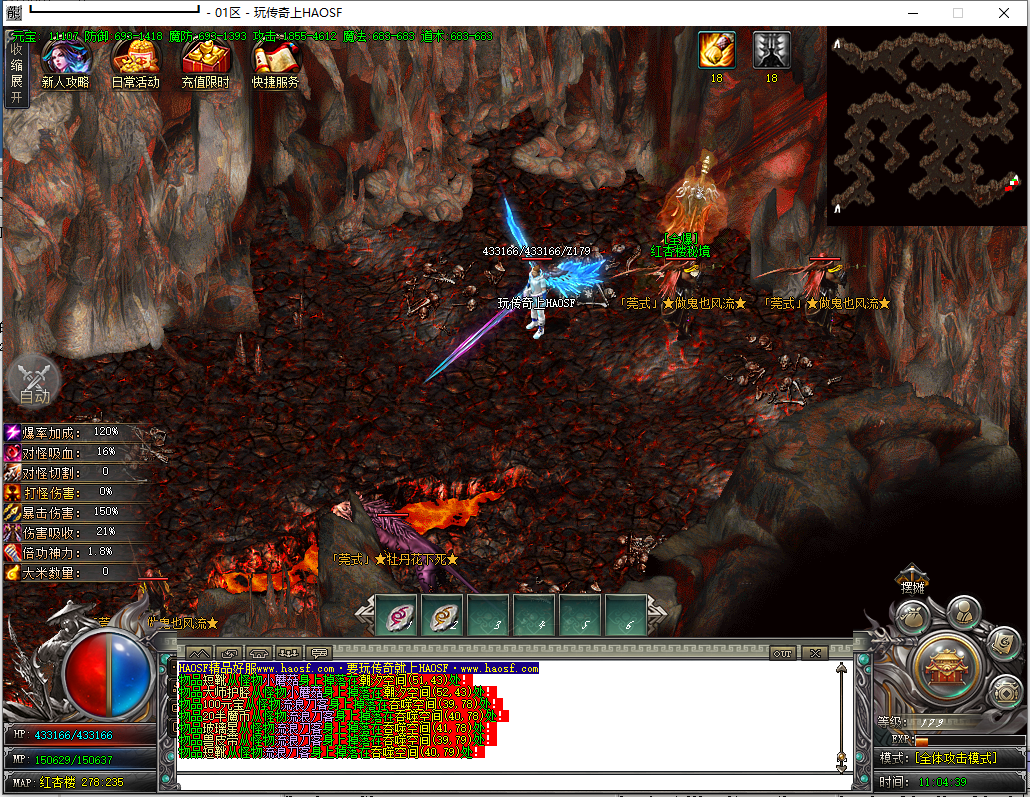Open 快捷服务 quick services scroll
Image resolution: width=1030 pixels, height=797 pixels.
(x=275, y=63)
